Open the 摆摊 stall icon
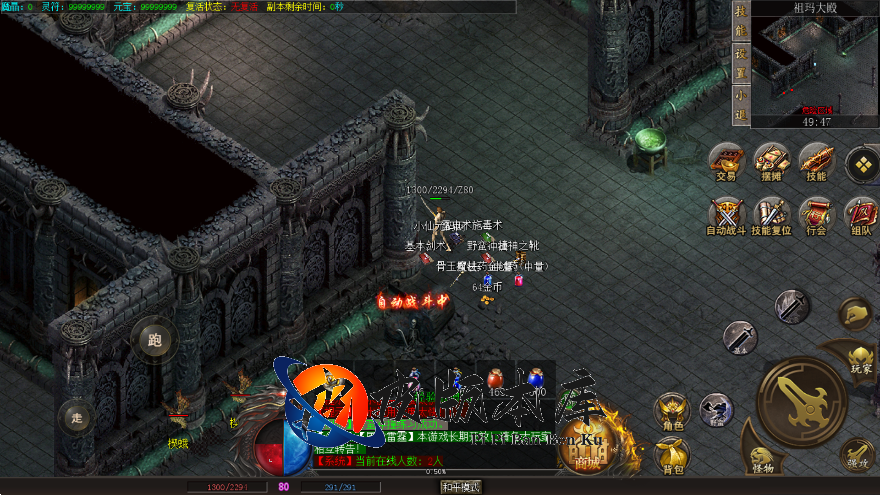The width and height of the screenshot is (880, 495). (x=771, y=160)
